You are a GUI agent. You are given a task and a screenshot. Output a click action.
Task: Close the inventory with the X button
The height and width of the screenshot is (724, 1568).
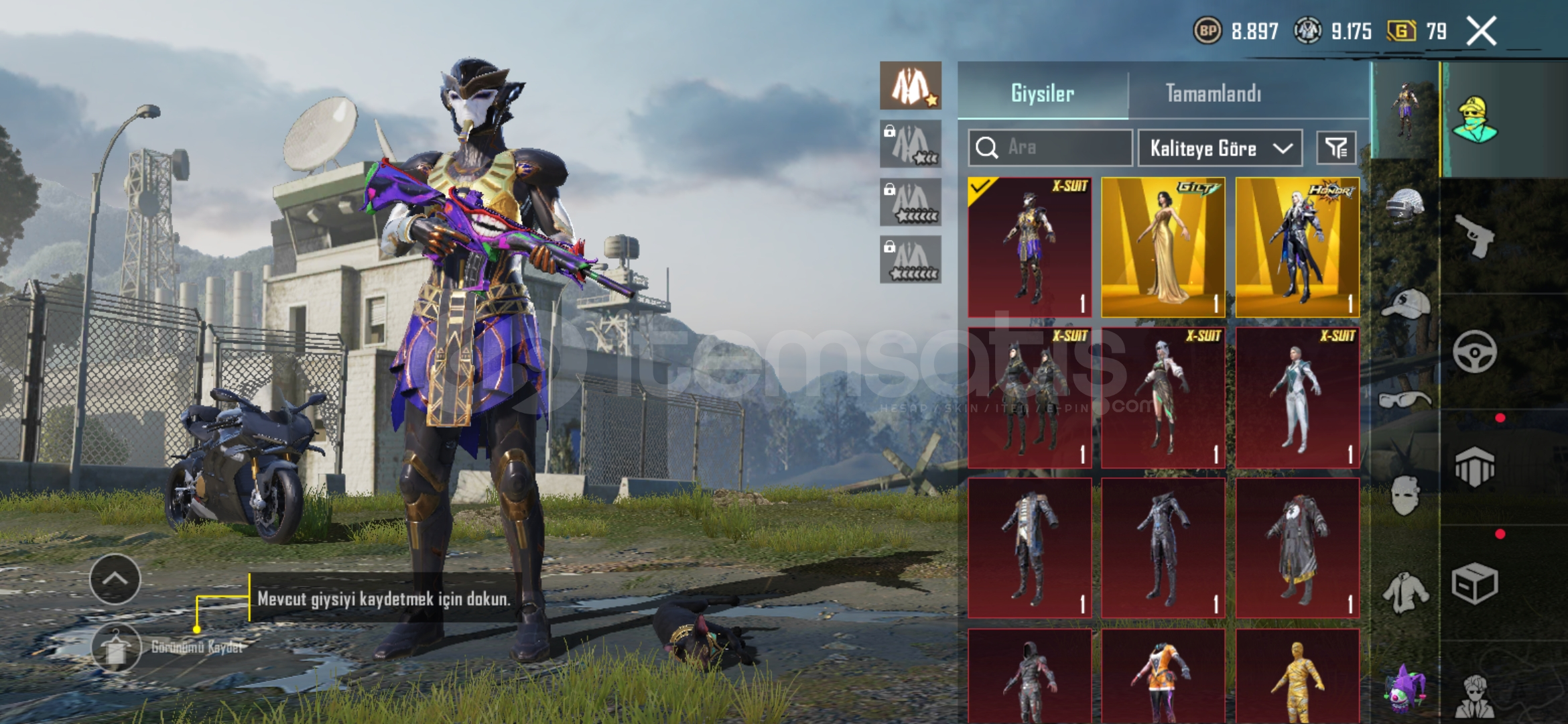coord(1481,31)
